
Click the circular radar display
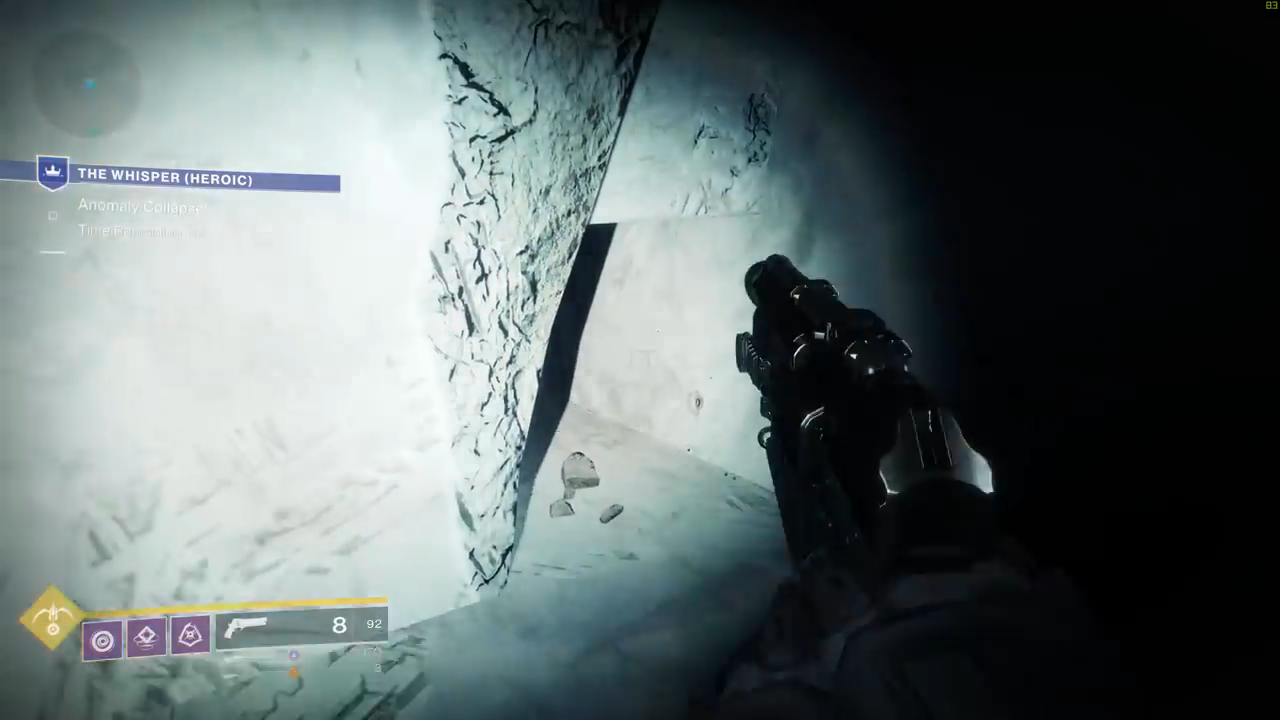[x=90, y=84]
